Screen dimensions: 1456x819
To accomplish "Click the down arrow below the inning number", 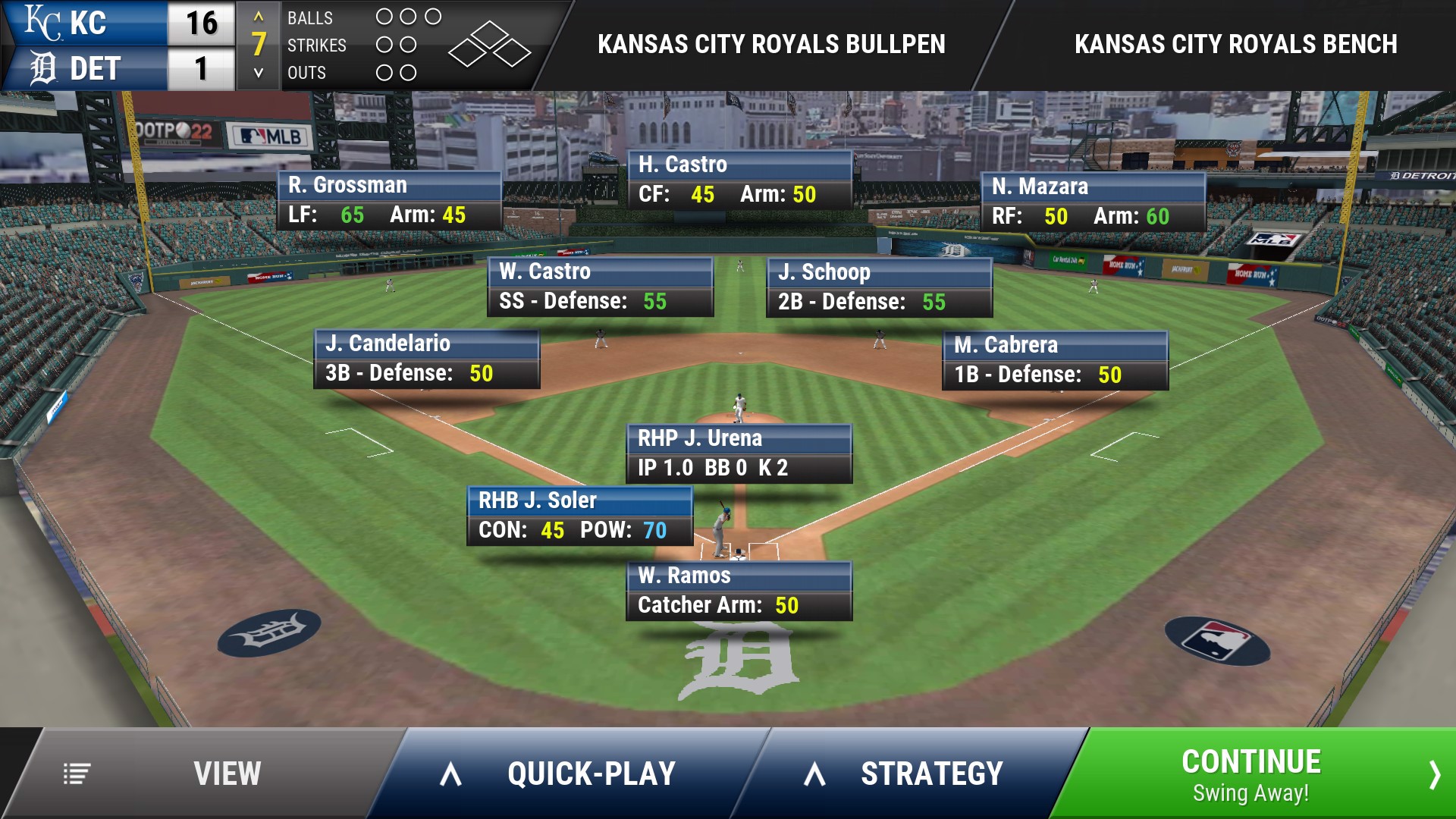I will coord(258,74).
